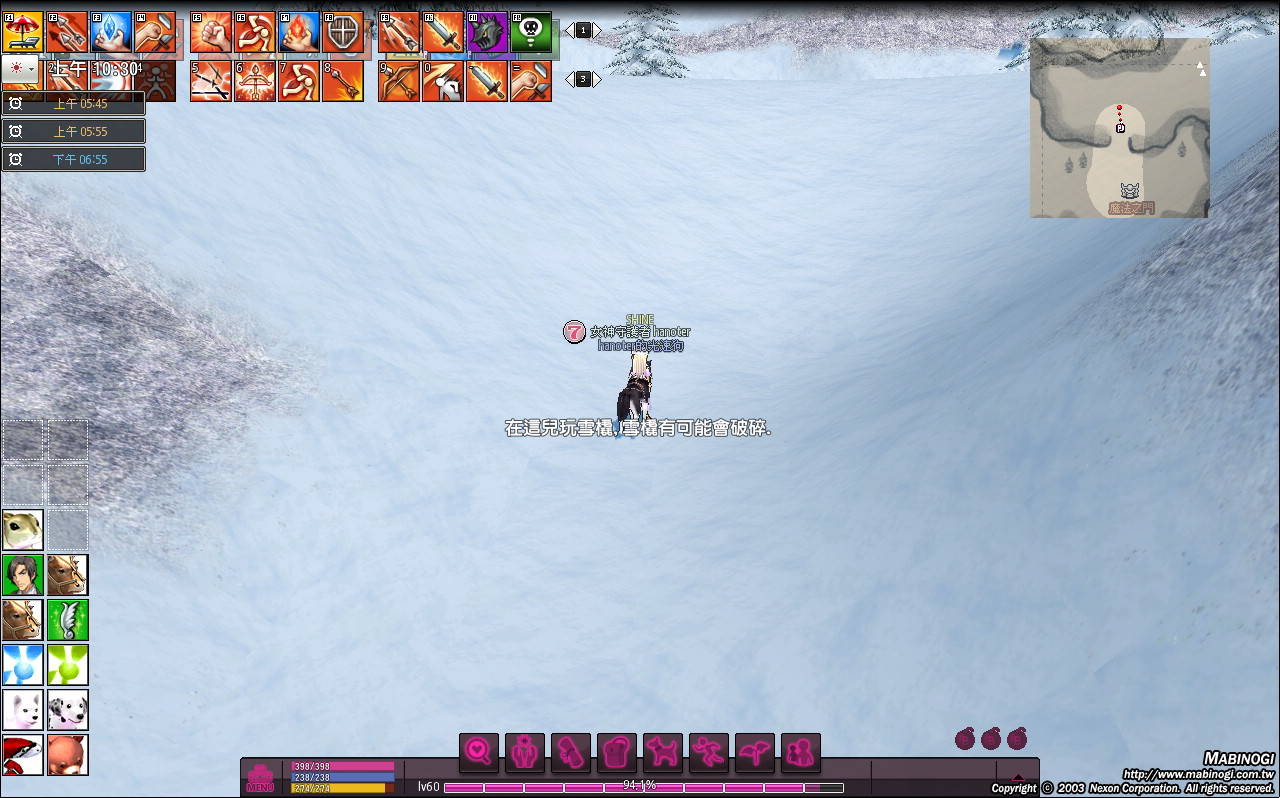The image size is (1280, 798).
Task: Cast the fire hand spell
Action: pos(299,32)
